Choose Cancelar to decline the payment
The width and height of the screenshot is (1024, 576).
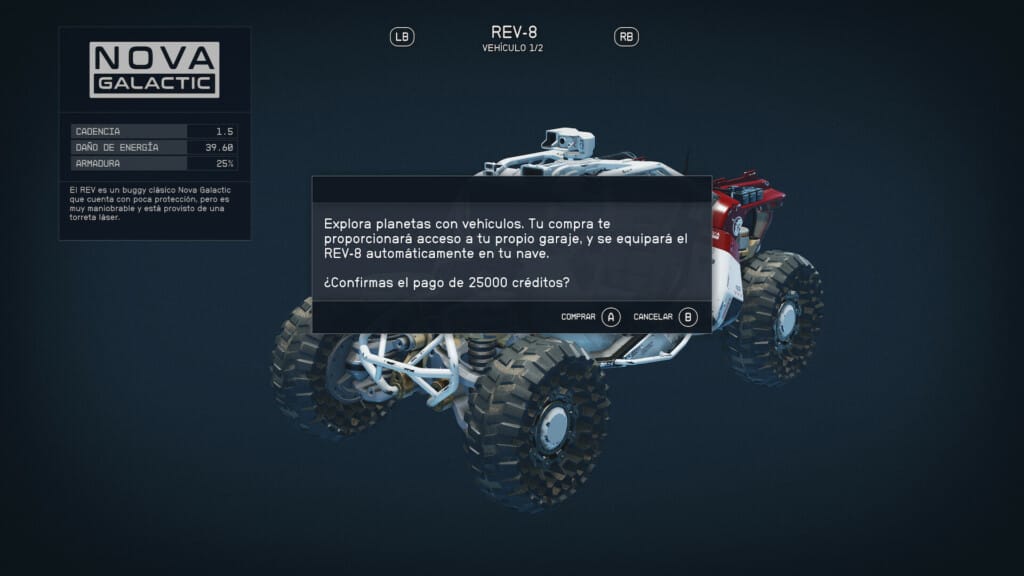(665, 317)
